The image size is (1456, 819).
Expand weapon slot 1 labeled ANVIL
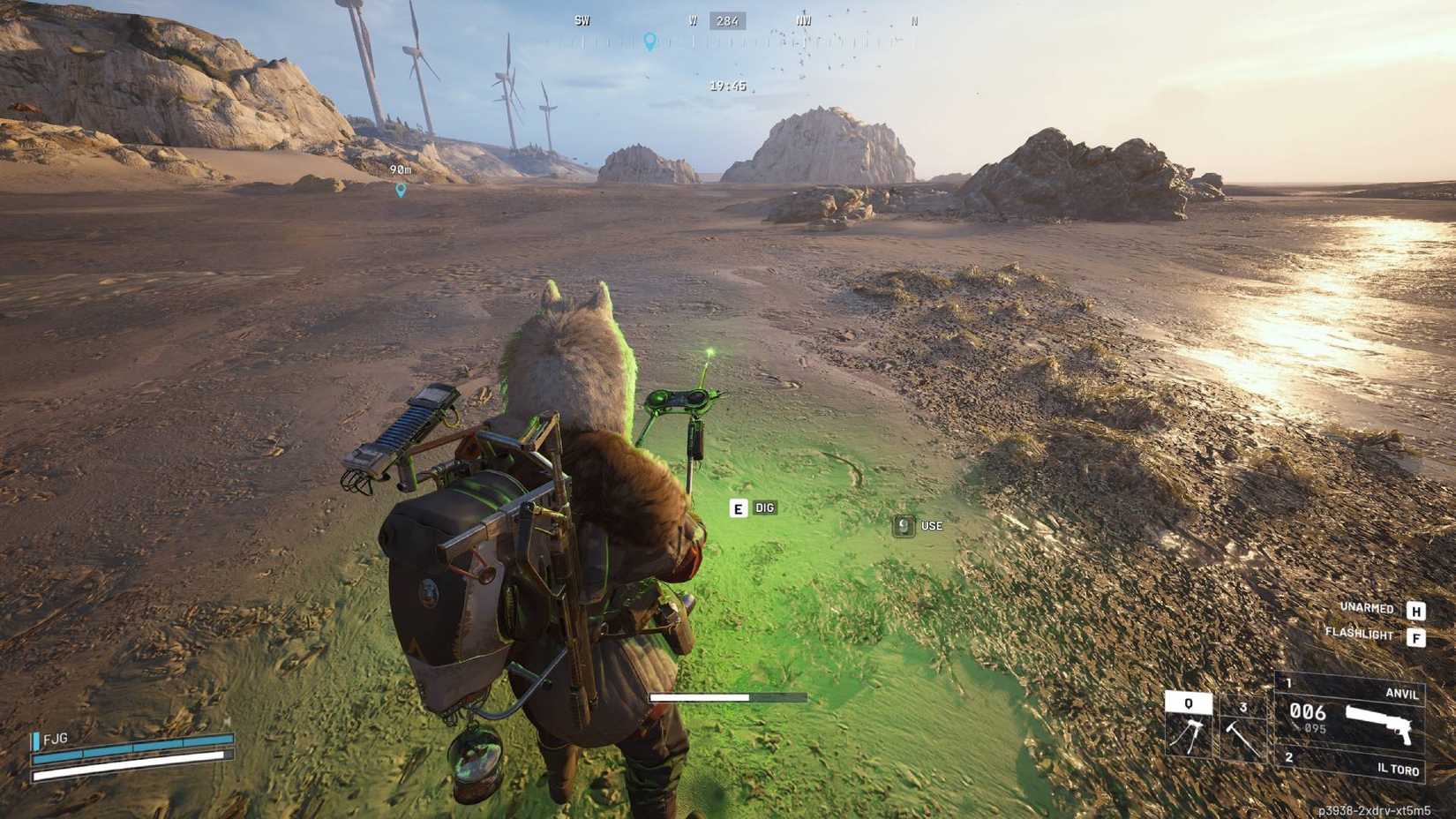[1402, 694]
